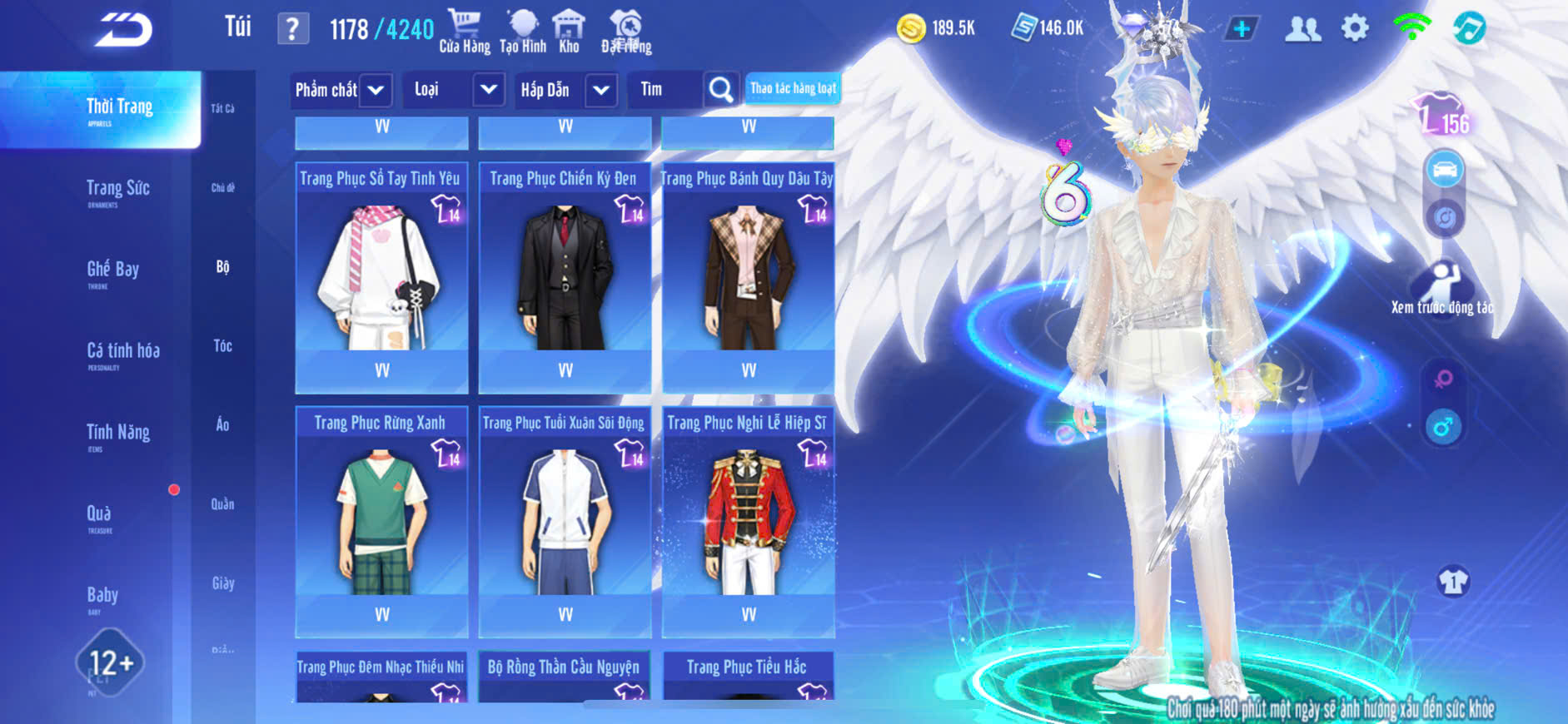Open the question mark help button
The image size is (1568, 724).
tap(292, 29)
